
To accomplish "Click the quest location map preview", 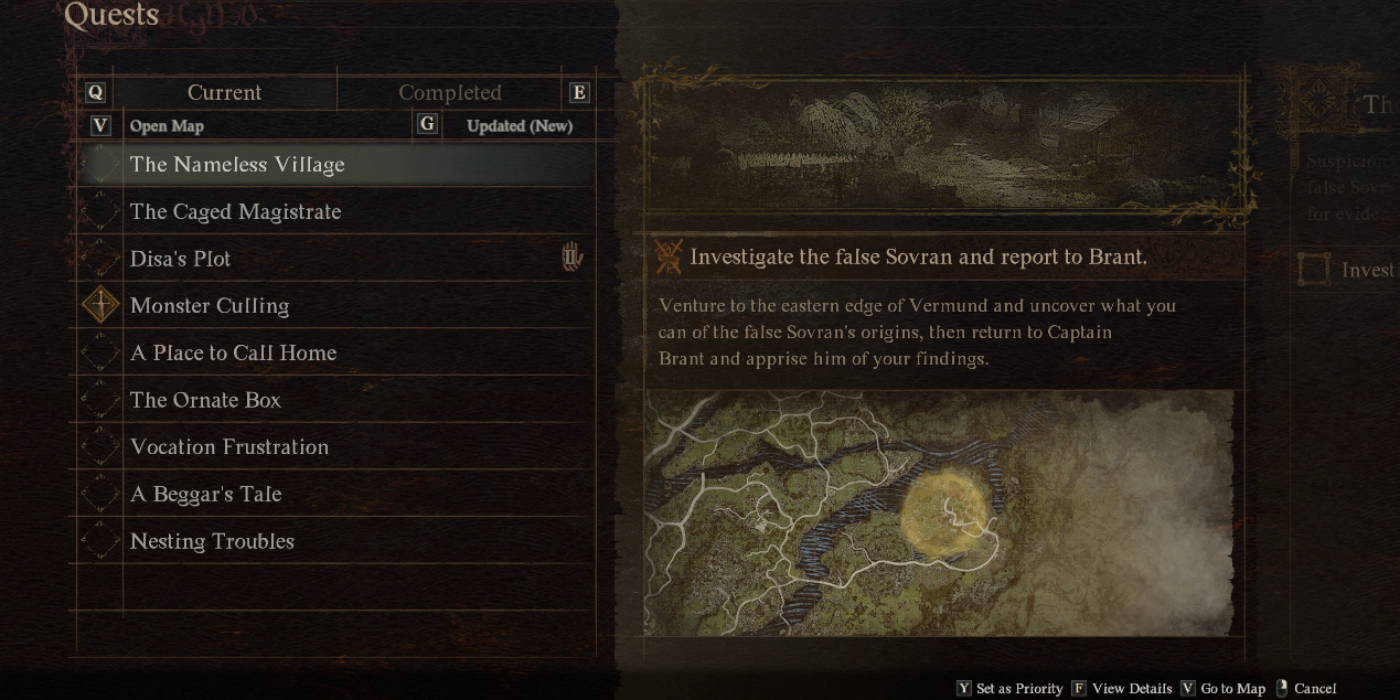I will pyautogui.click(x=938, y=512).
